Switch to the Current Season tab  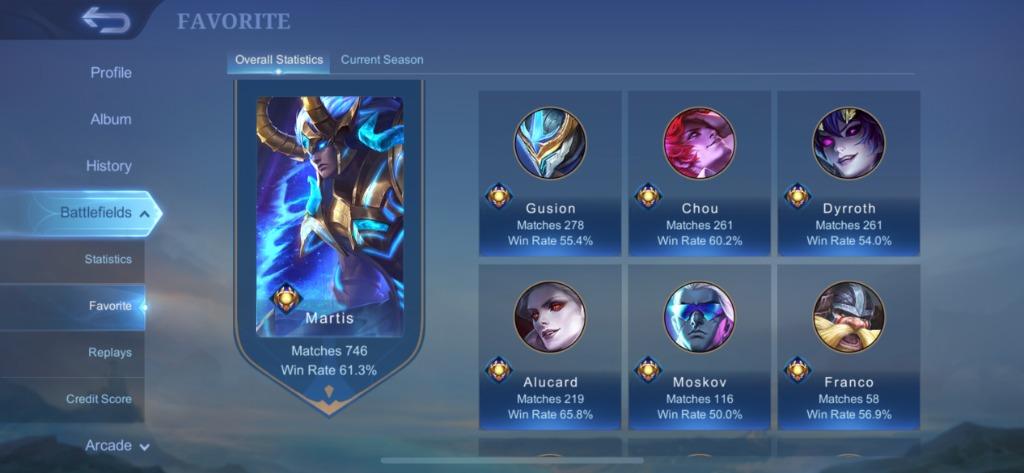[x=382, y=60]
